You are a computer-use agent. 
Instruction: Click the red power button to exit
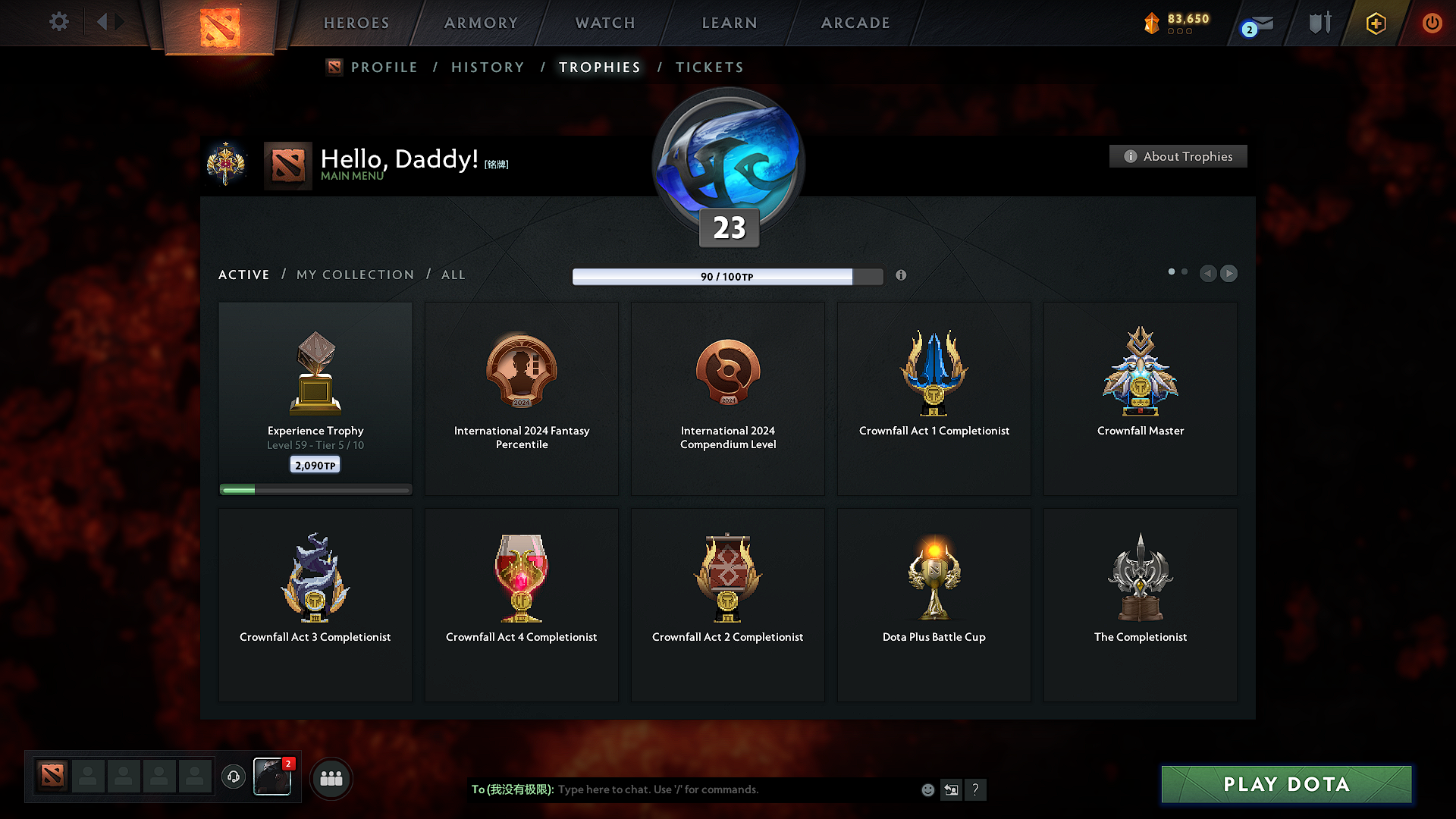[1432, 24]
